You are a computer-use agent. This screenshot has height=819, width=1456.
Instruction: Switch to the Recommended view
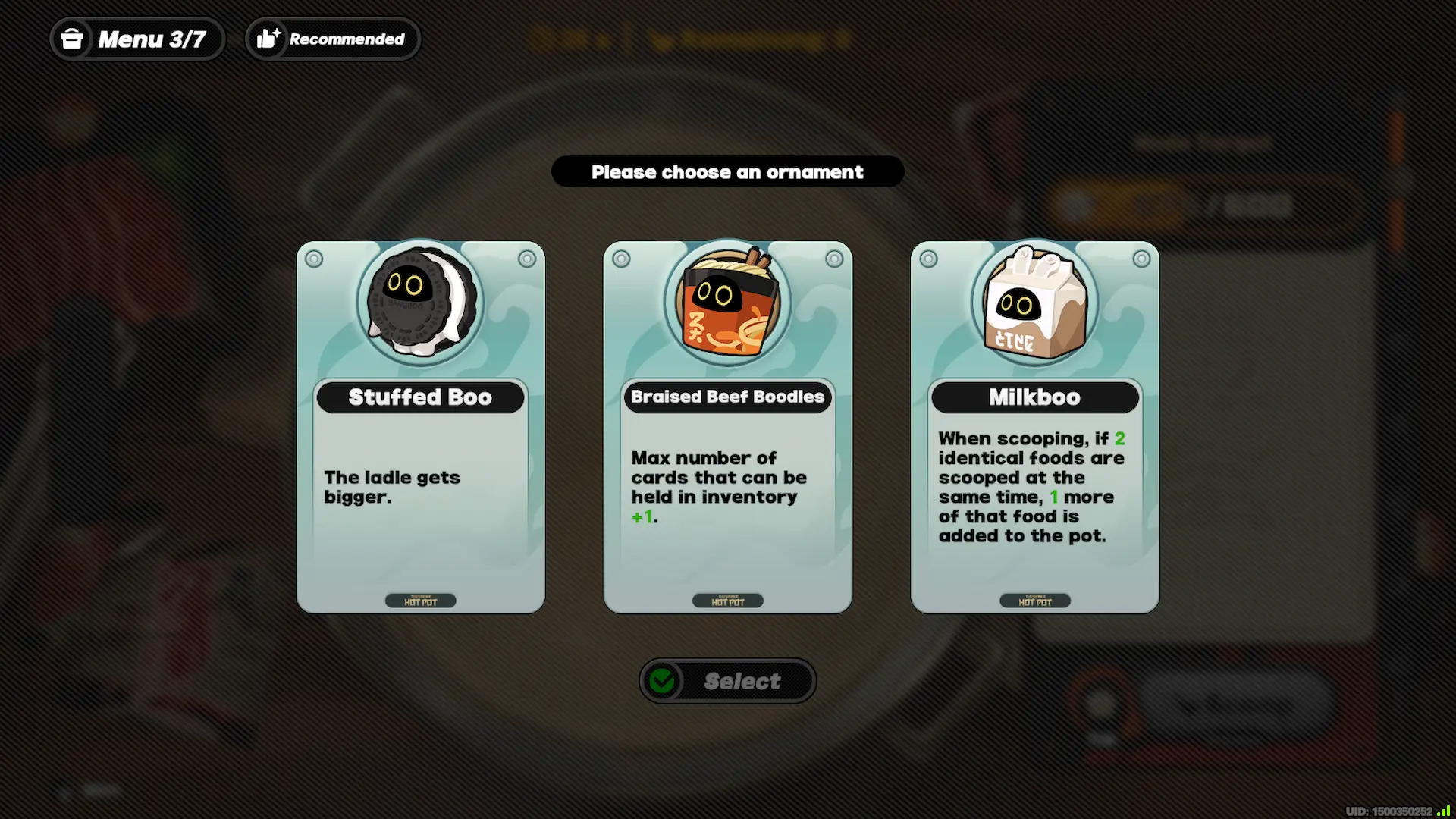coord(332,39)
